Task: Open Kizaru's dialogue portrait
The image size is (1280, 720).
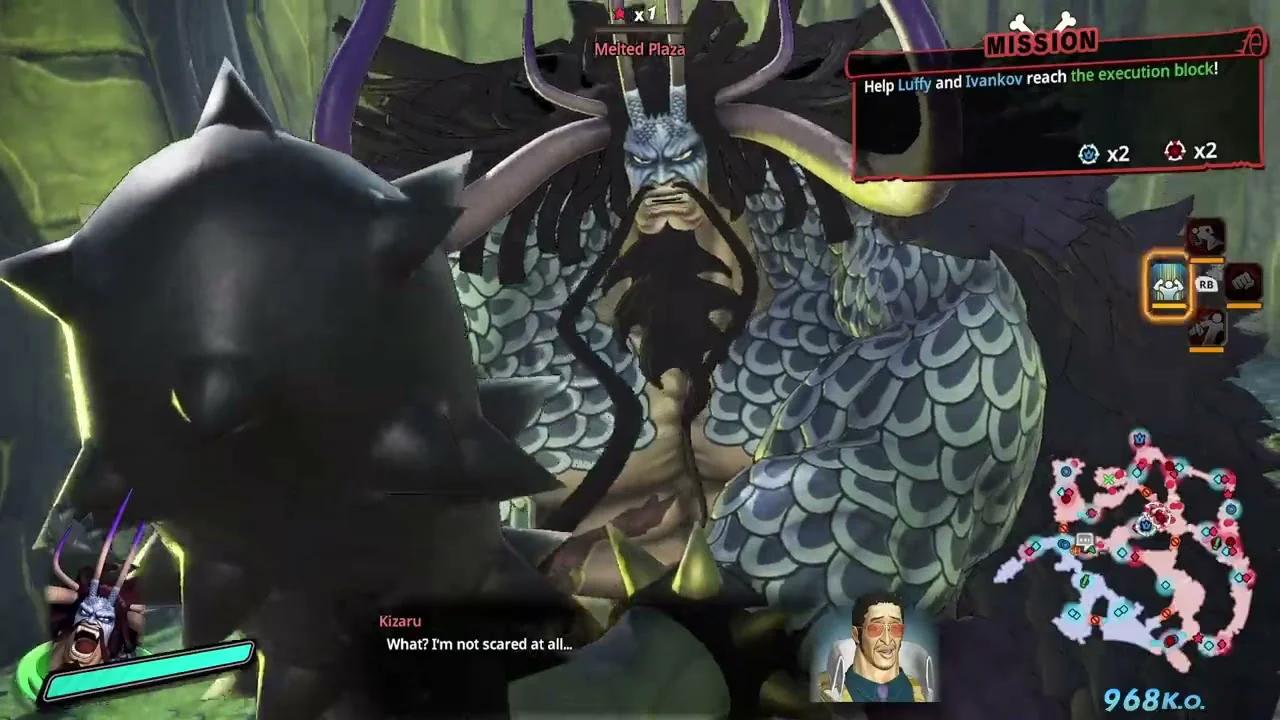Action: [x=880, y=647]
